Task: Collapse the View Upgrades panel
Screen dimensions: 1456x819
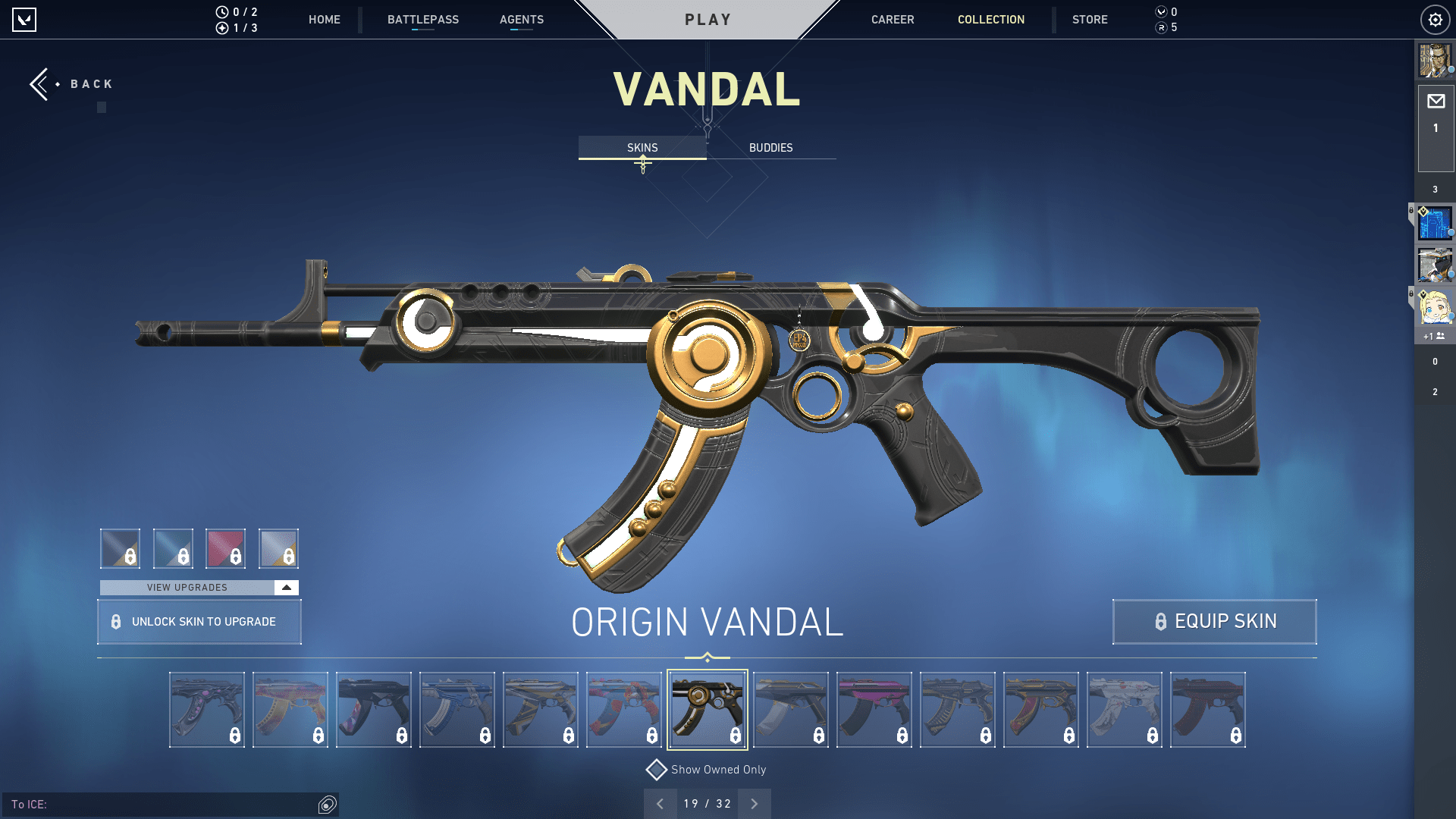Action: click(x=285, y=587)
